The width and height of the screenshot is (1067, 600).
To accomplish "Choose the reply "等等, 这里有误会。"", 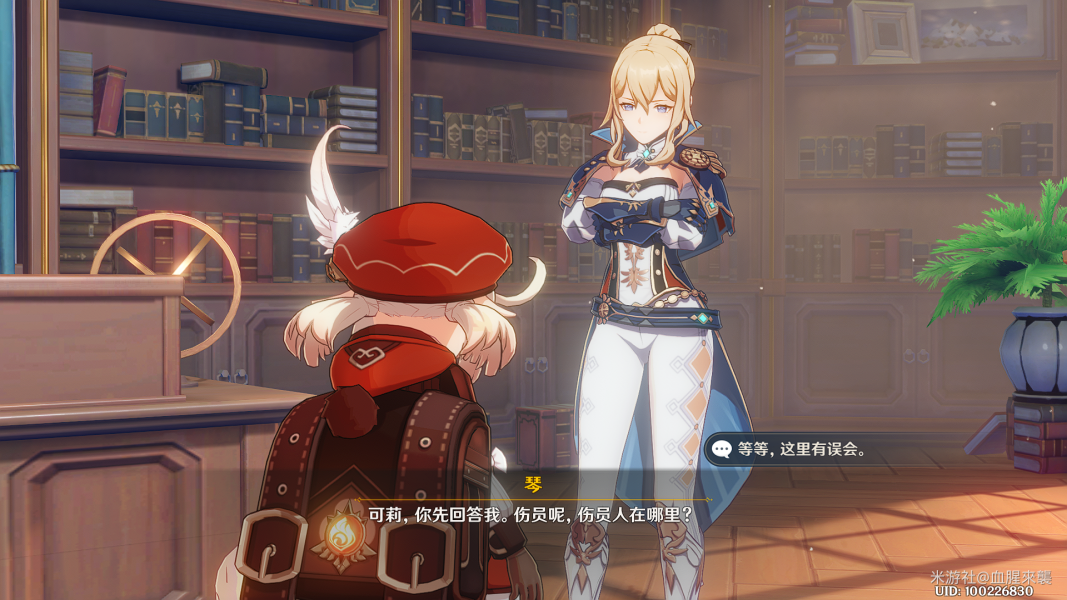I will coord(800,449).
